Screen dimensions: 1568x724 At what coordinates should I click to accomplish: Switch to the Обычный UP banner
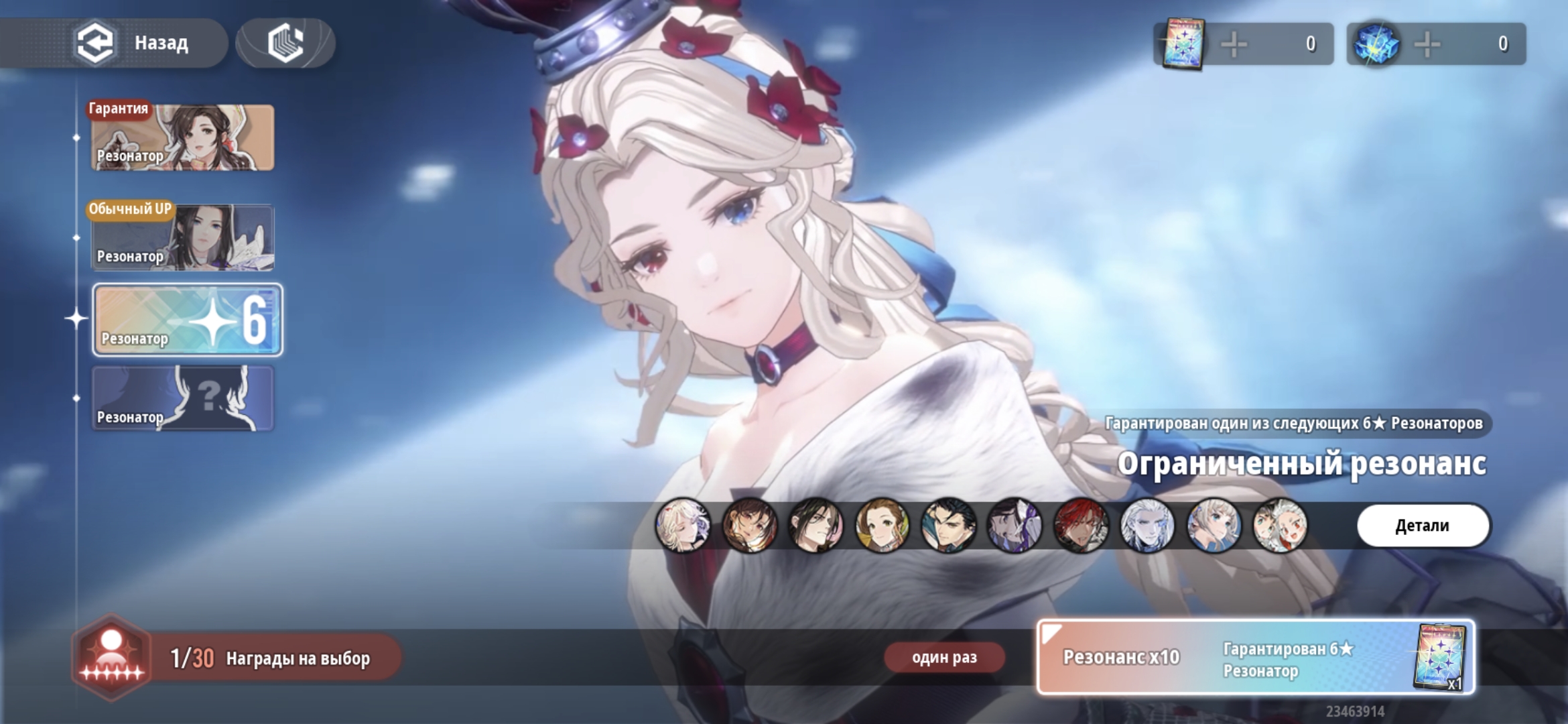tap(182, 238)
